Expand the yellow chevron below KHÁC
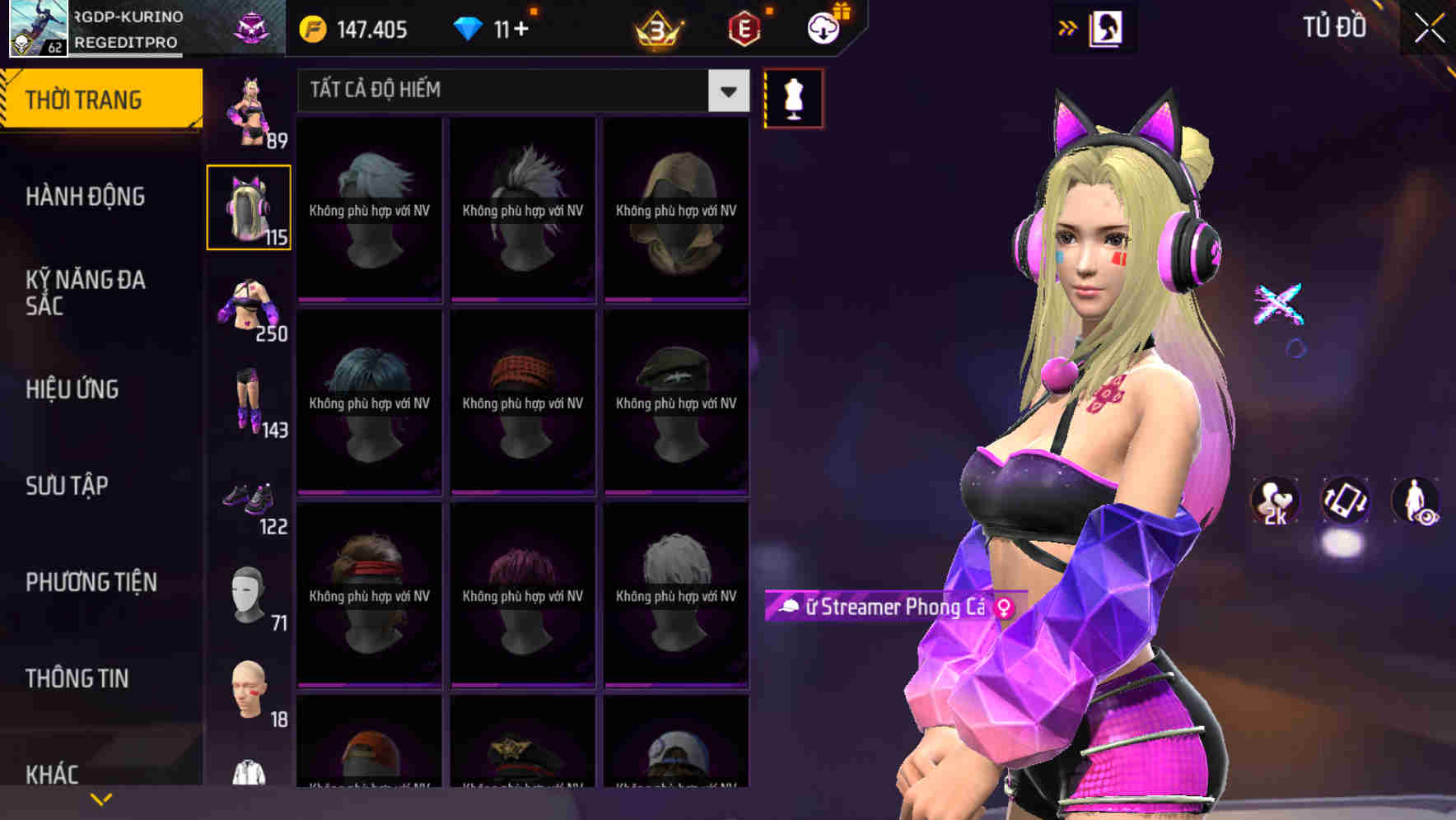The width and height of the screenshot is (1456, 820). 102,798
